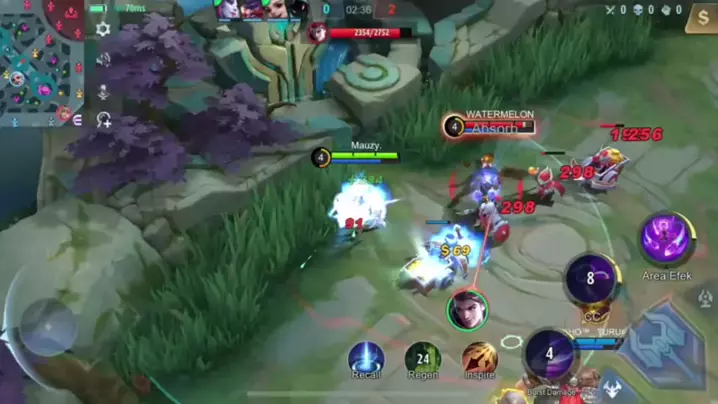This screenshot has width=718, height=404.
Task: Tap the movement joystick knob
Action: 47,327
